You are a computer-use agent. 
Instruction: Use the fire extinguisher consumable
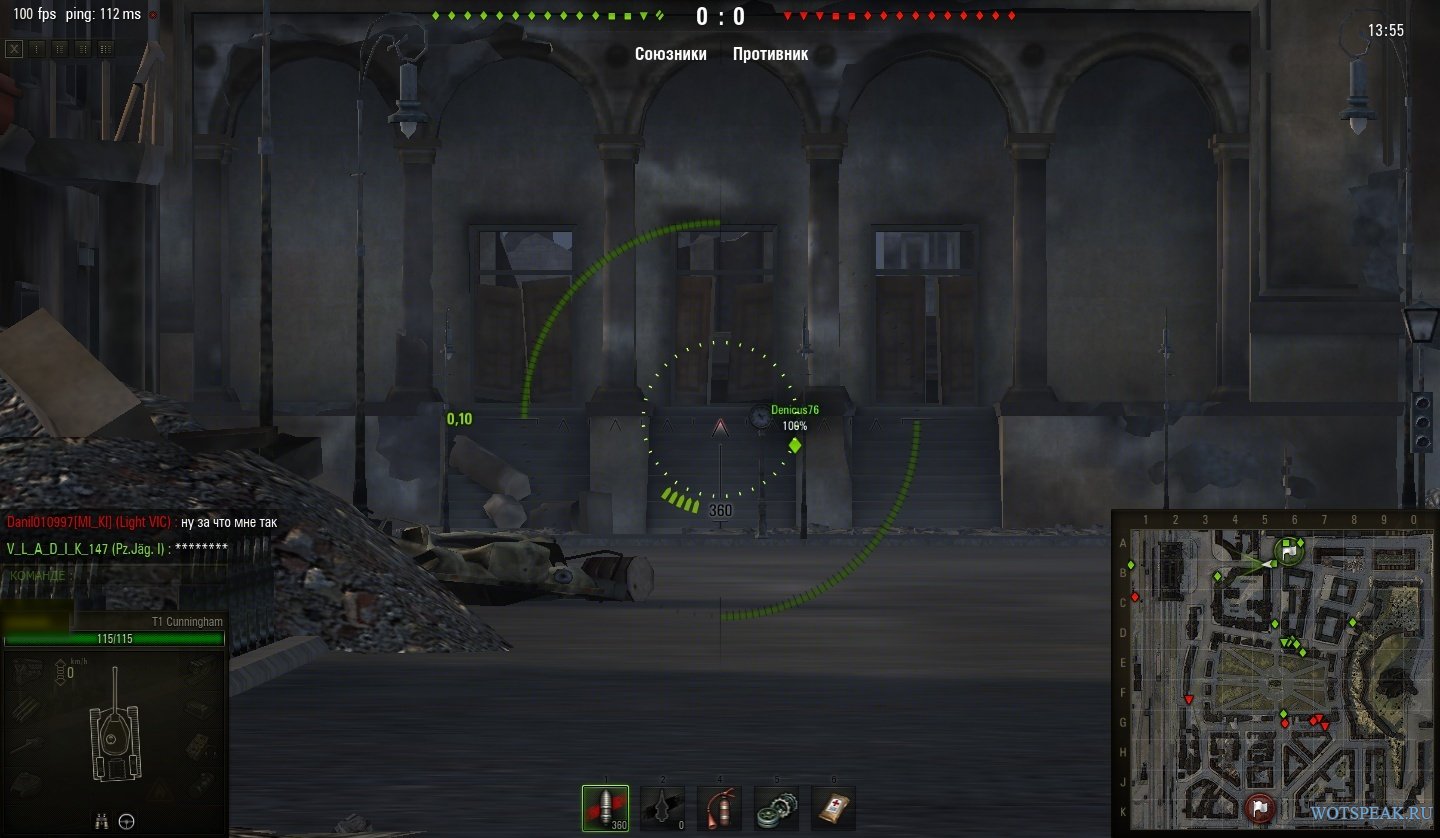pos(719,808)
